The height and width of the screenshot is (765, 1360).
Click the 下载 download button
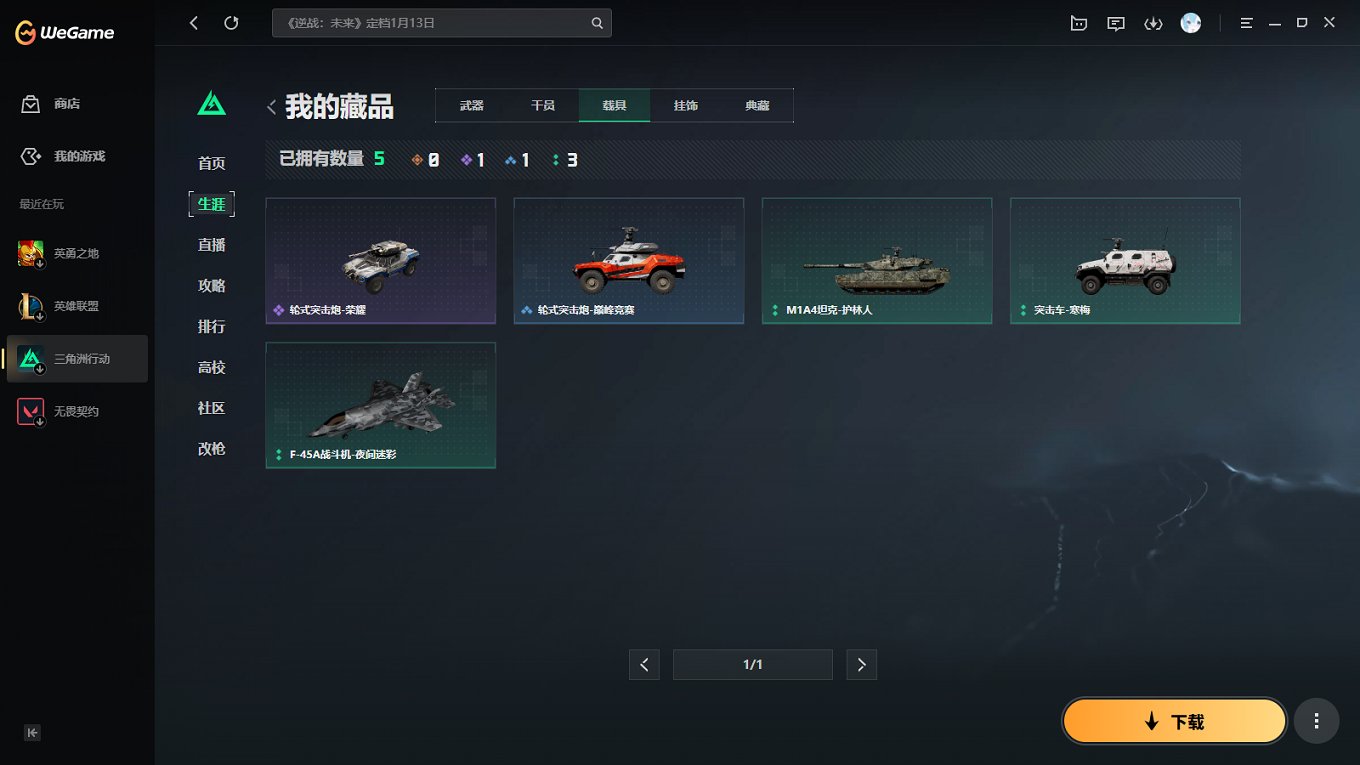click(x=1173, y=720)
